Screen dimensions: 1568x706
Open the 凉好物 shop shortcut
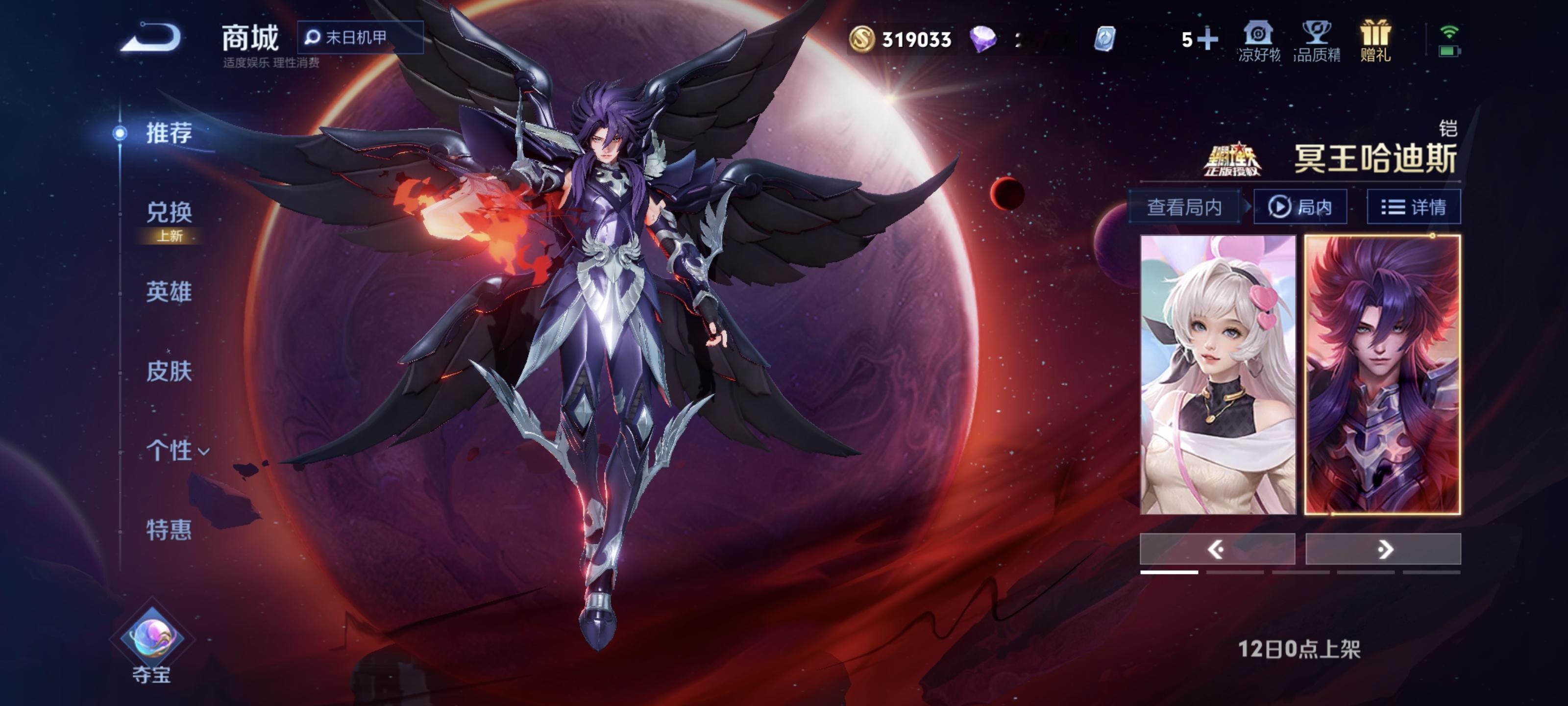click(1259, 40)
